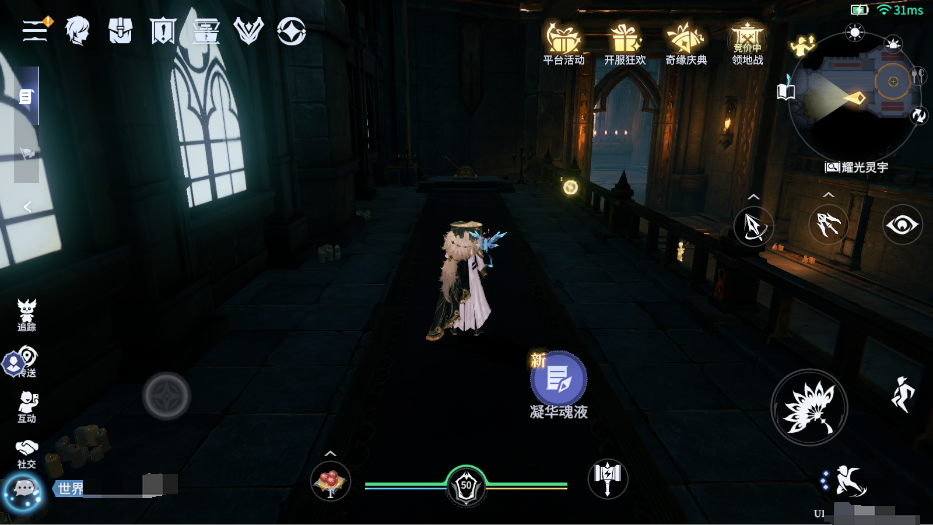
Task: Open the 互动 interaction menu
Action: [x=27, y=405]
